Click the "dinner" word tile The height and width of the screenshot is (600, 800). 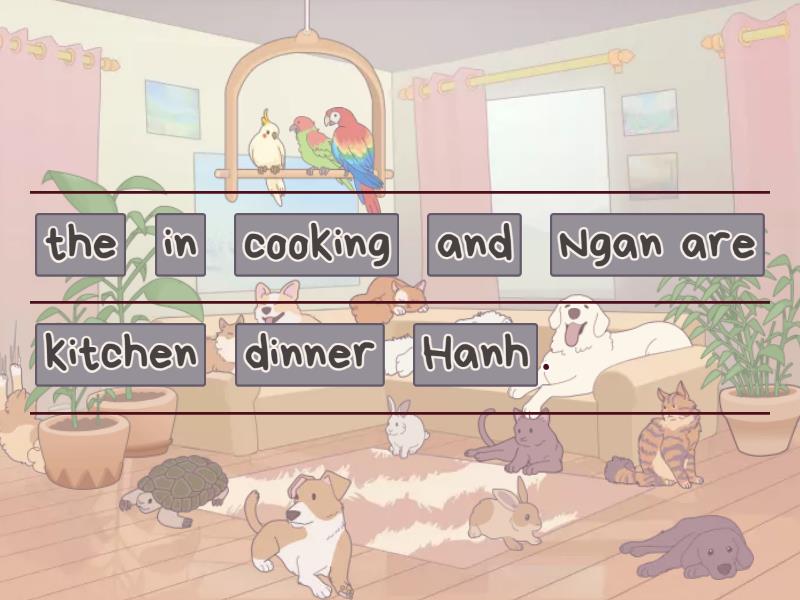[310, 354]
